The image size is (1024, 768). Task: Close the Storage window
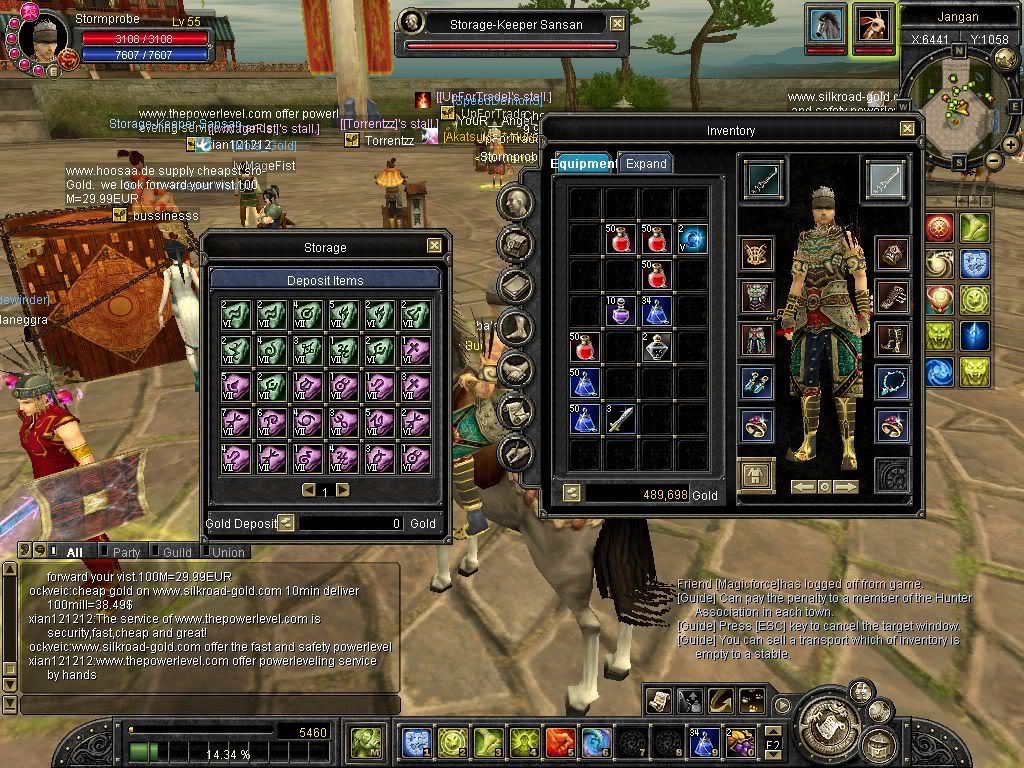pos(434,246)
